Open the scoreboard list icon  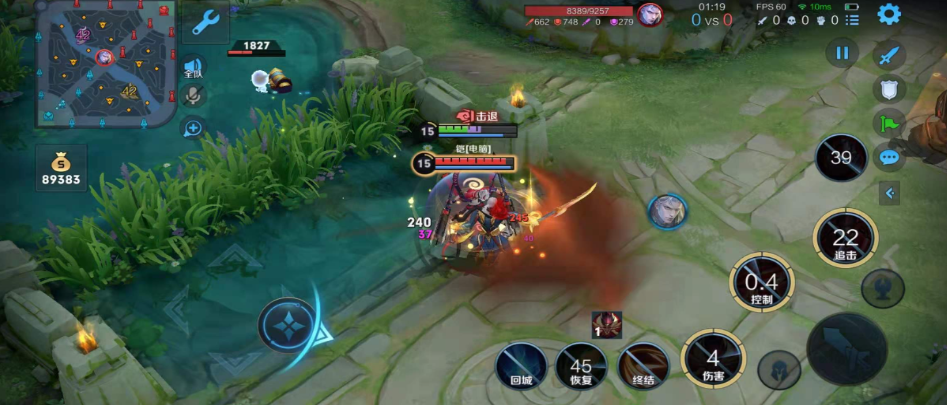coord(851,20)
